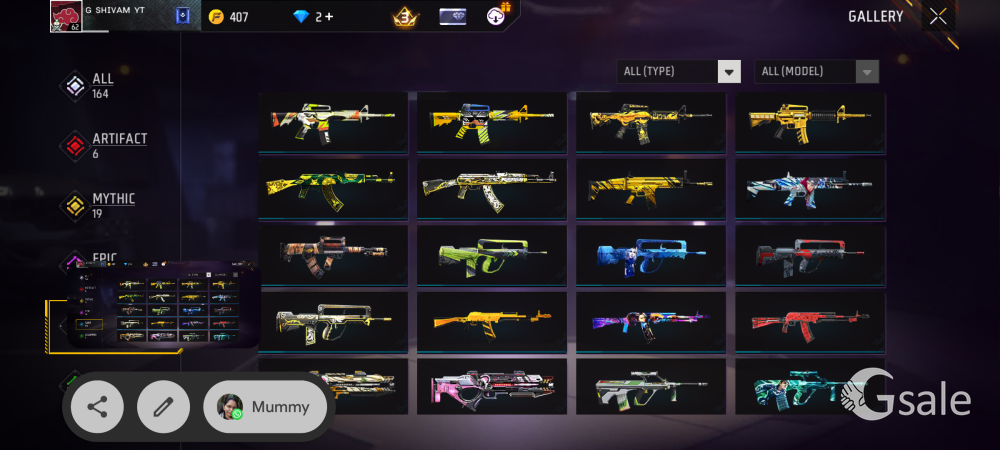Tap the share screenshot button
This screenshot has width=1000, height=450.
point(97,407)
